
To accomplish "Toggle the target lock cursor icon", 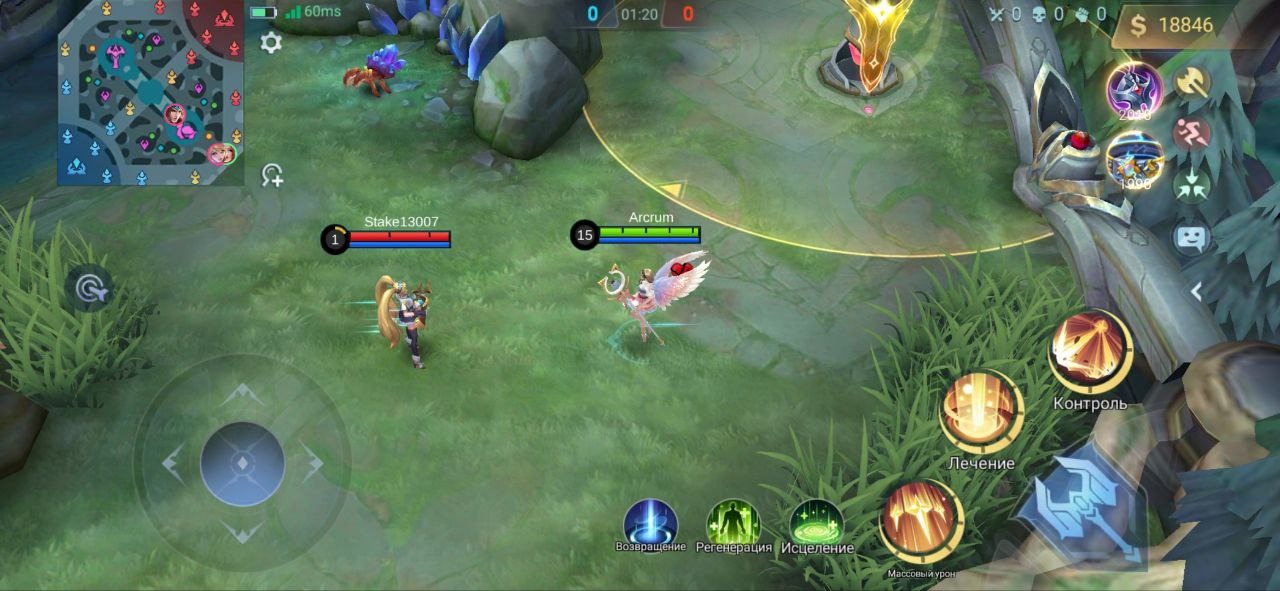I will click(89, 289).
